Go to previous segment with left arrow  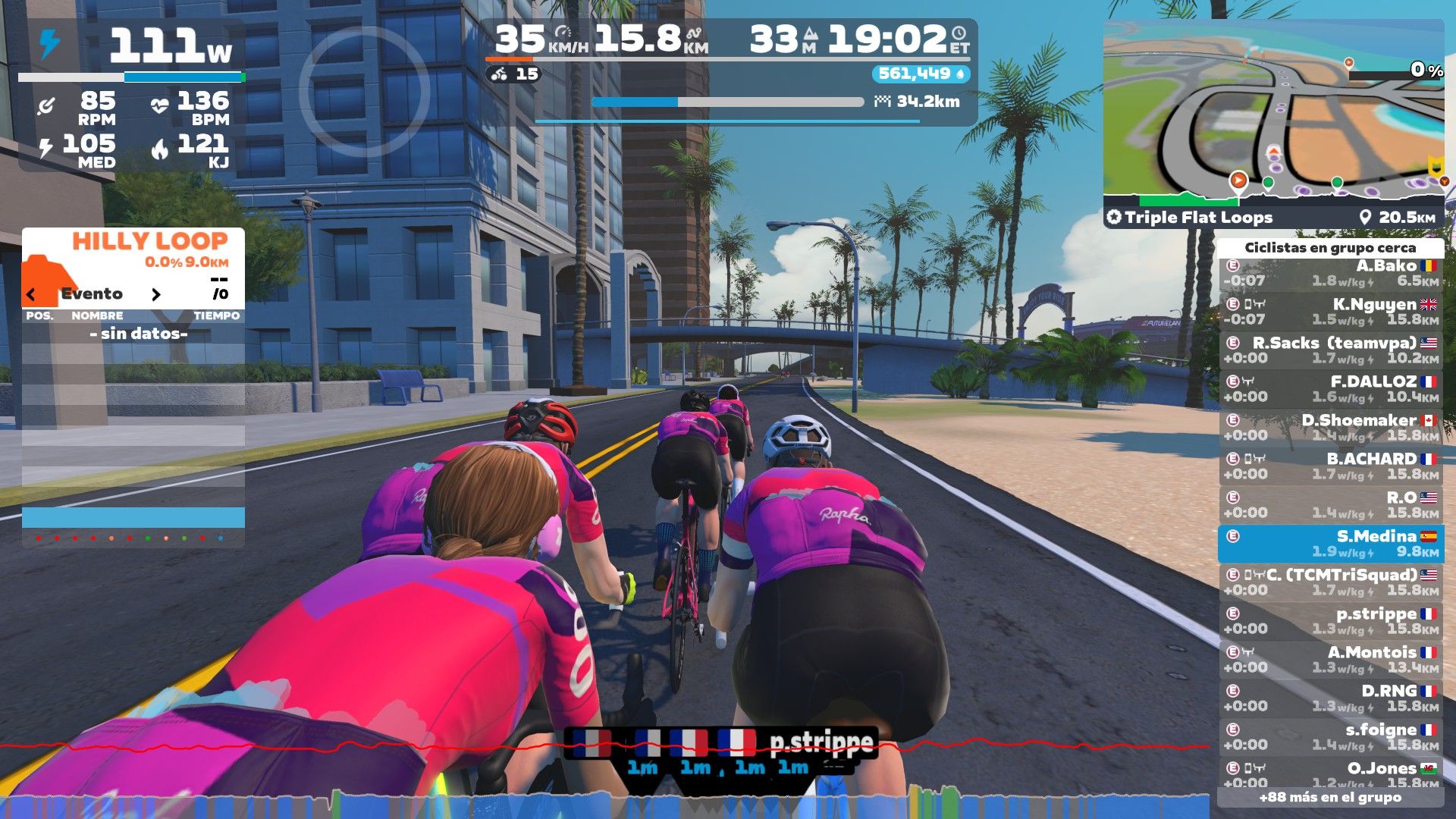[31, 294]
